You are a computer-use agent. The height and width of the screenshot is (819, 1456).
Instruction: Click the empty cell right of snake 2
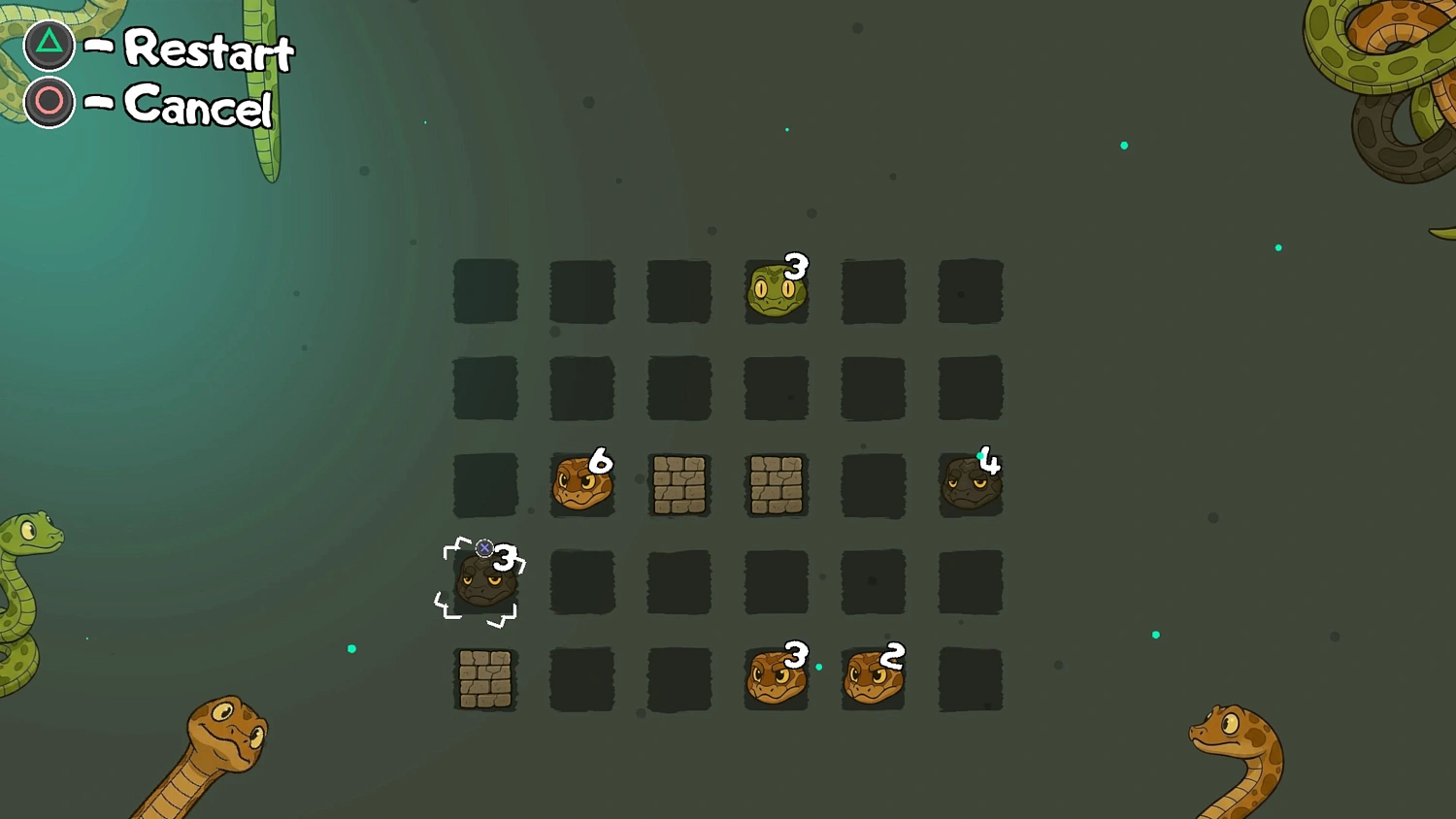pos(971,679)
